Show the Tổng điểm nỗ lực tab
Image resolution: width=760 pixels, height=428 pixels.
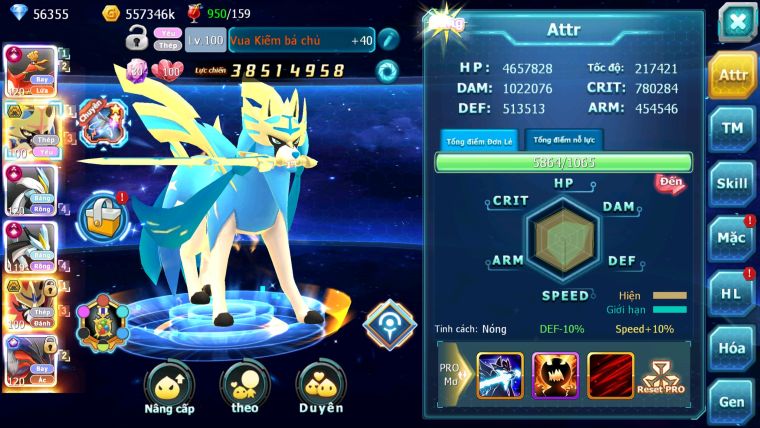(564, 140)
